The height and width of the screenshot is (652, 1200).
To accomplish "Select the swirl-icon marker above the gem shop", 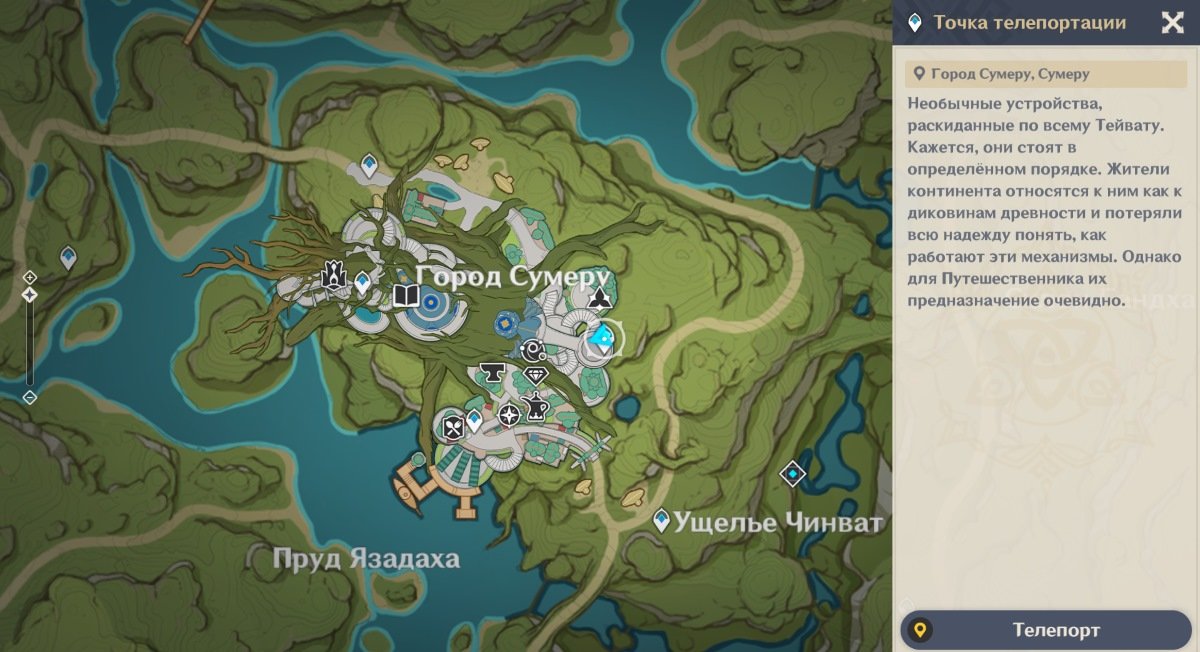I will tap(530, 350).
